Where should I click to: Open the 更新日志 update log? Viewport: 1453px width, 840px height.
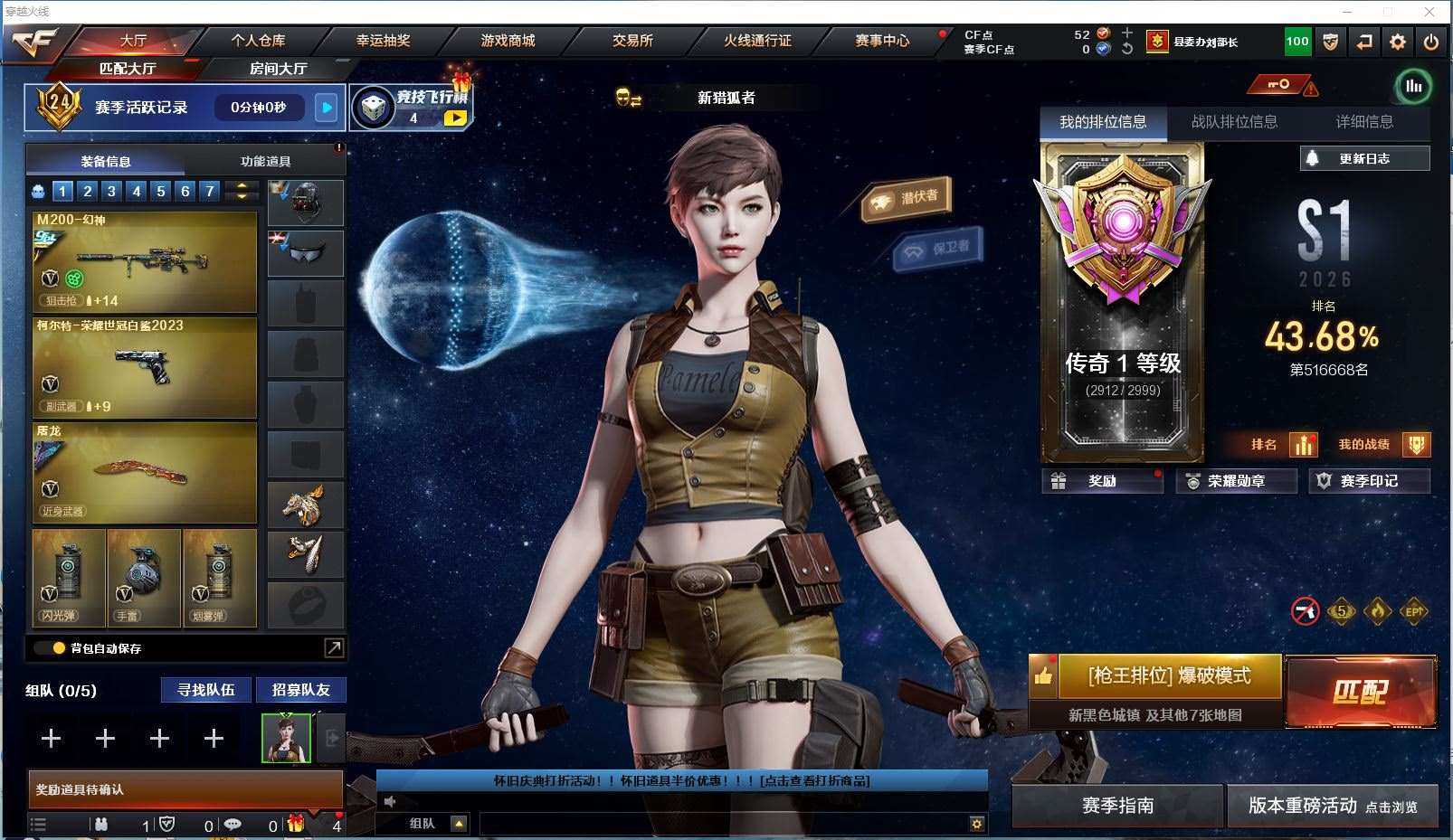pos(1364,158)
